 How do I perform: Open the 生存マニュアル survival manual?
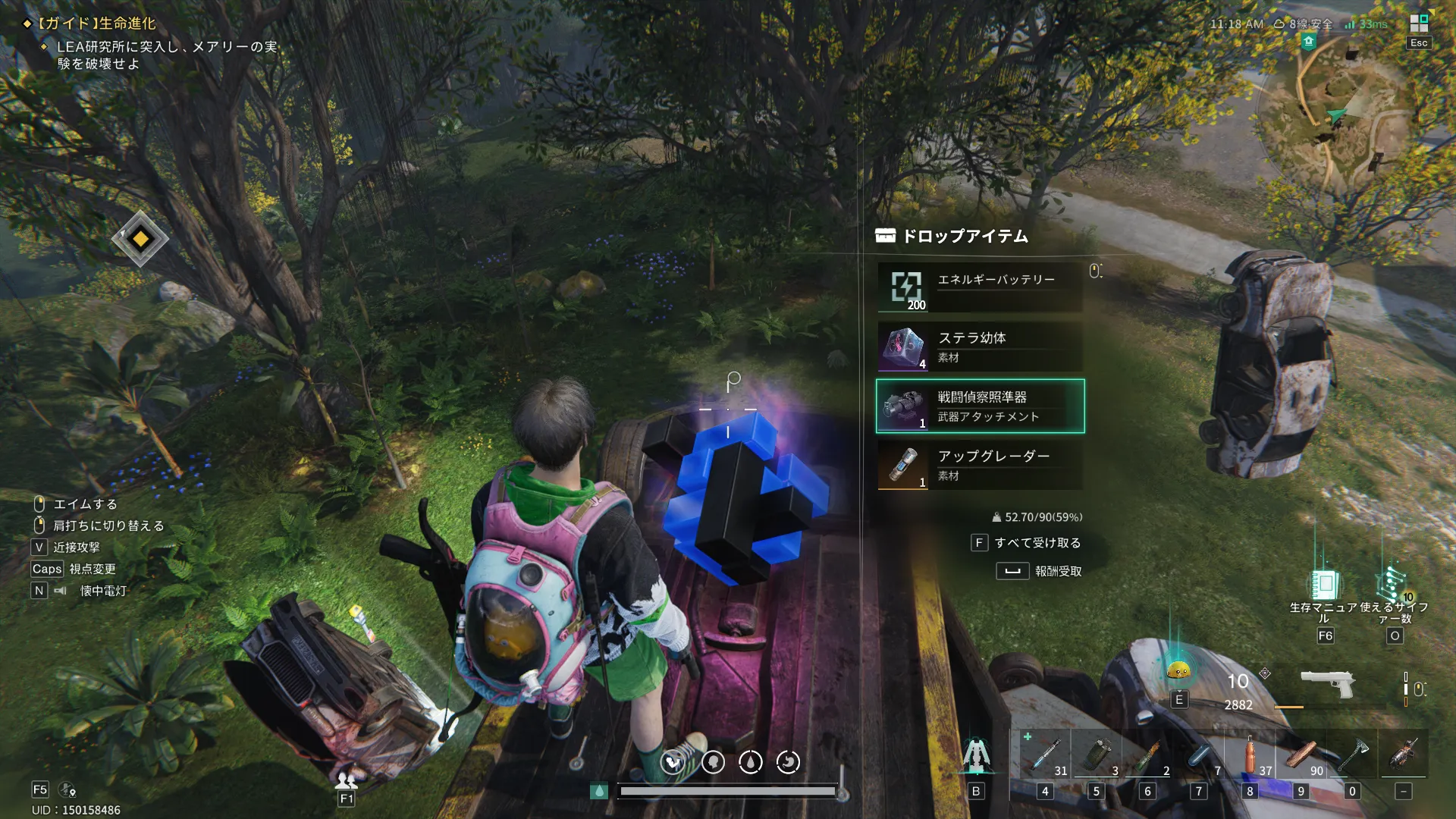(x=1324, y=585)
